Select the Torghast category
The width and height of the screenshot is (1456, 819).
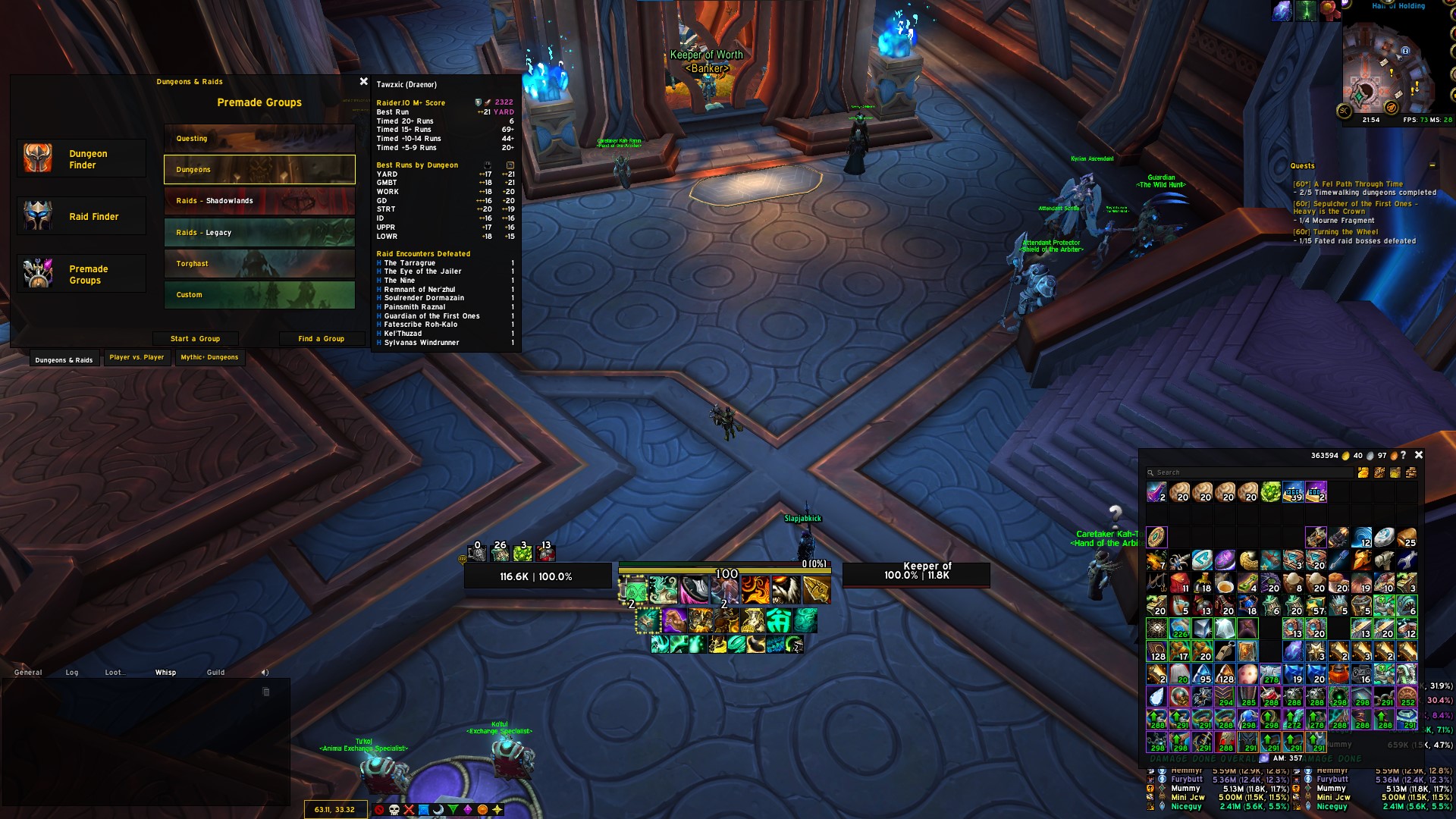pyautogui.click(x=259, y=263)
